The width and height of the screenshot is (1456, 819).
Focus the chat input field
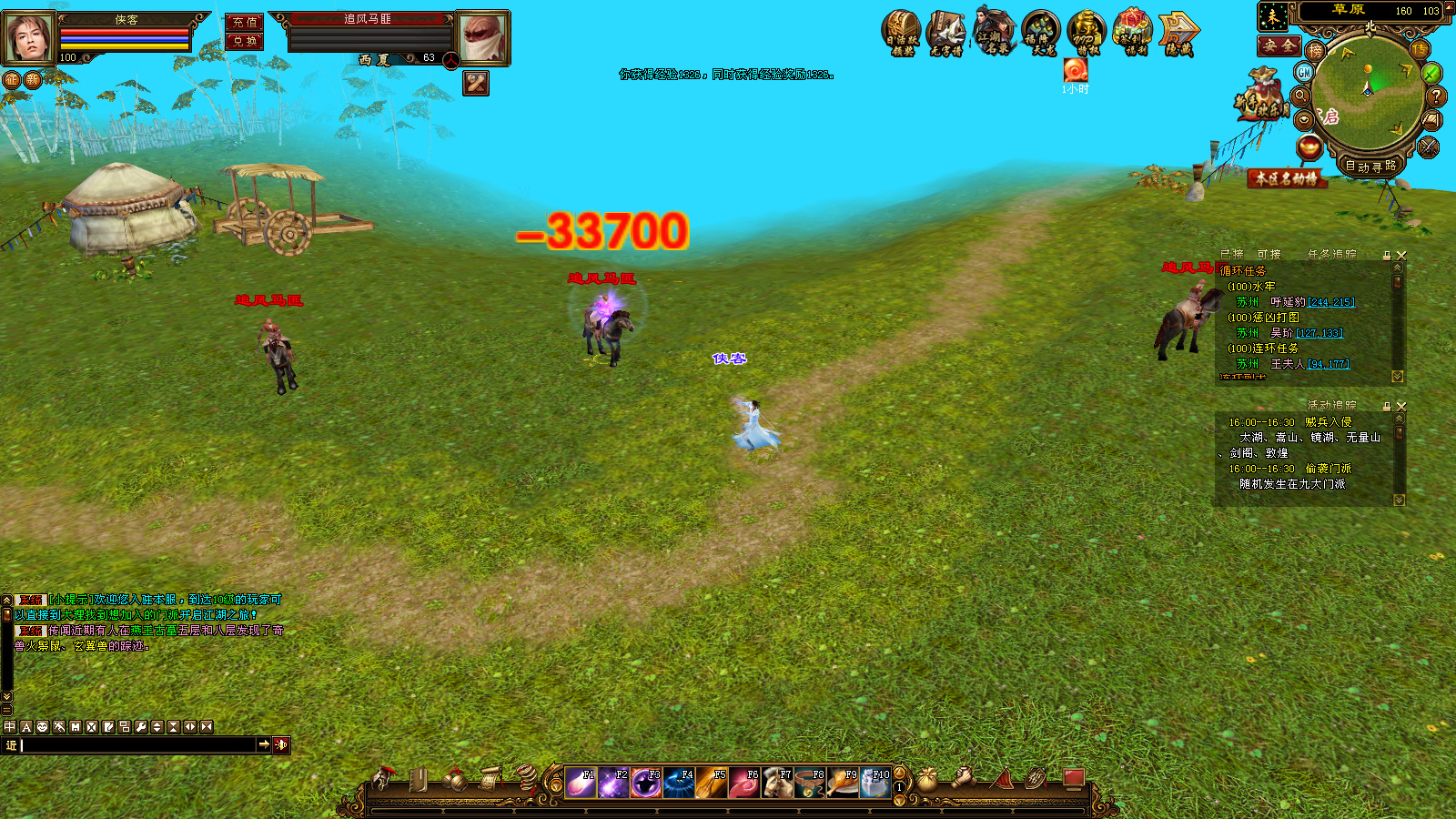coord(136,745)
